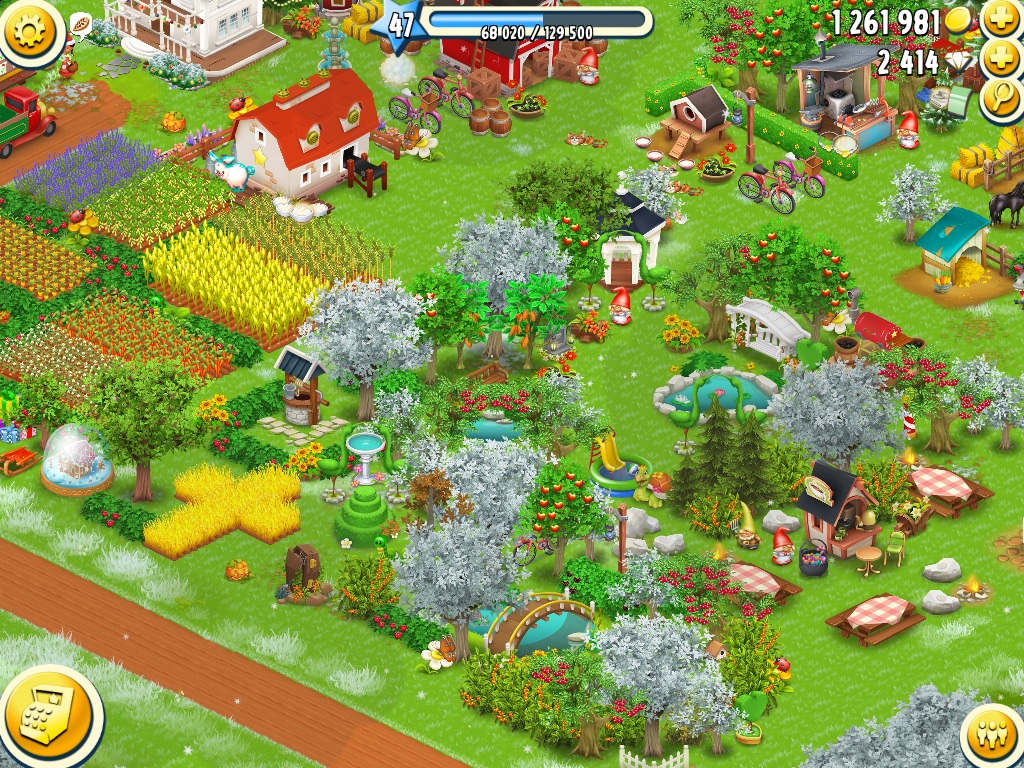
Task: Open the magnifying glass search button
Action: (1000, 100)
